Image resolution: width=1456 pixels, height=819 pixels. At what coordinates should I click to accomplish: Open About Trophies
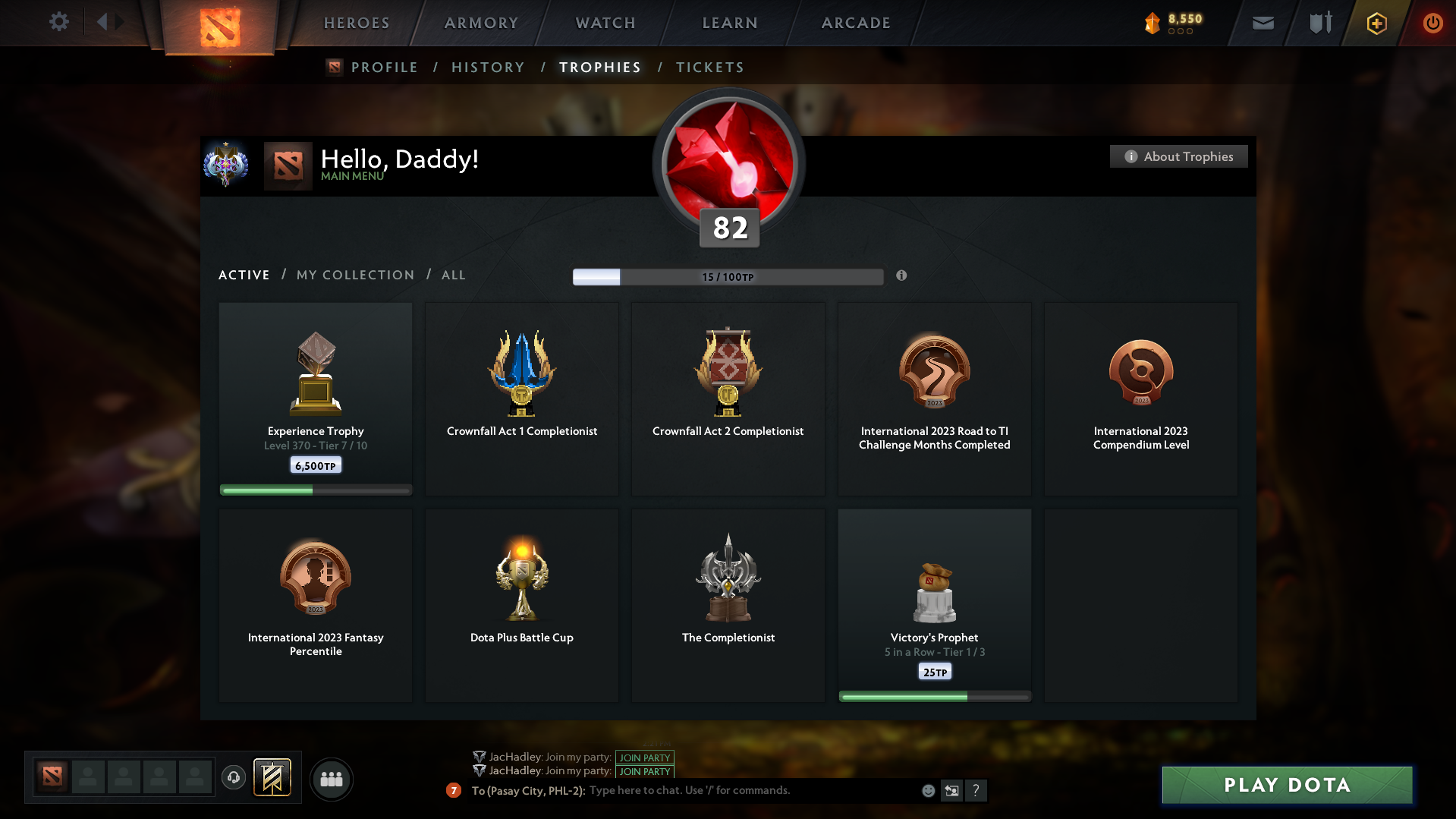pos(1178,156)
